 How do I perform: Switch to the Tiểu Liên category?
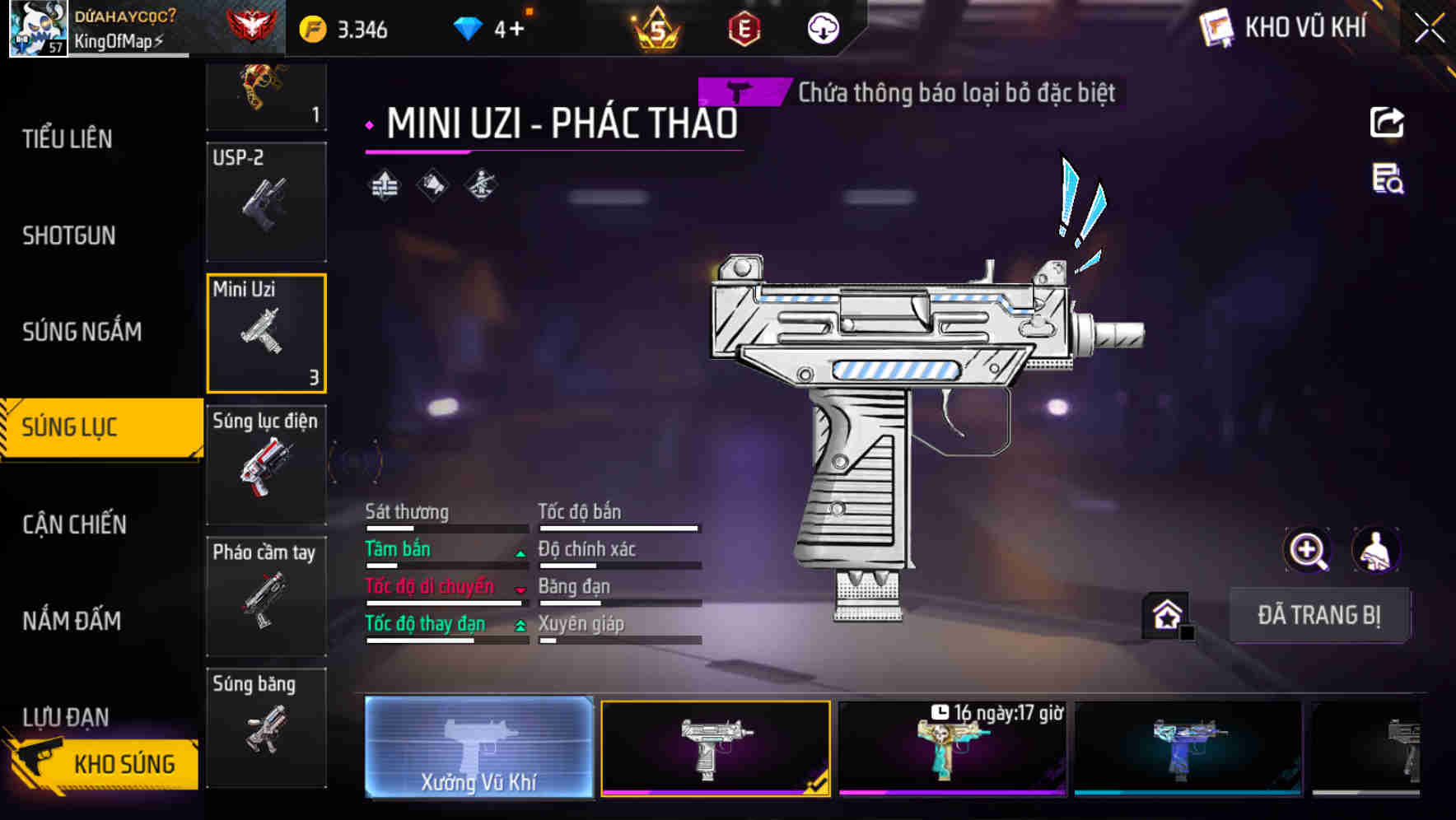coord(68,139)
